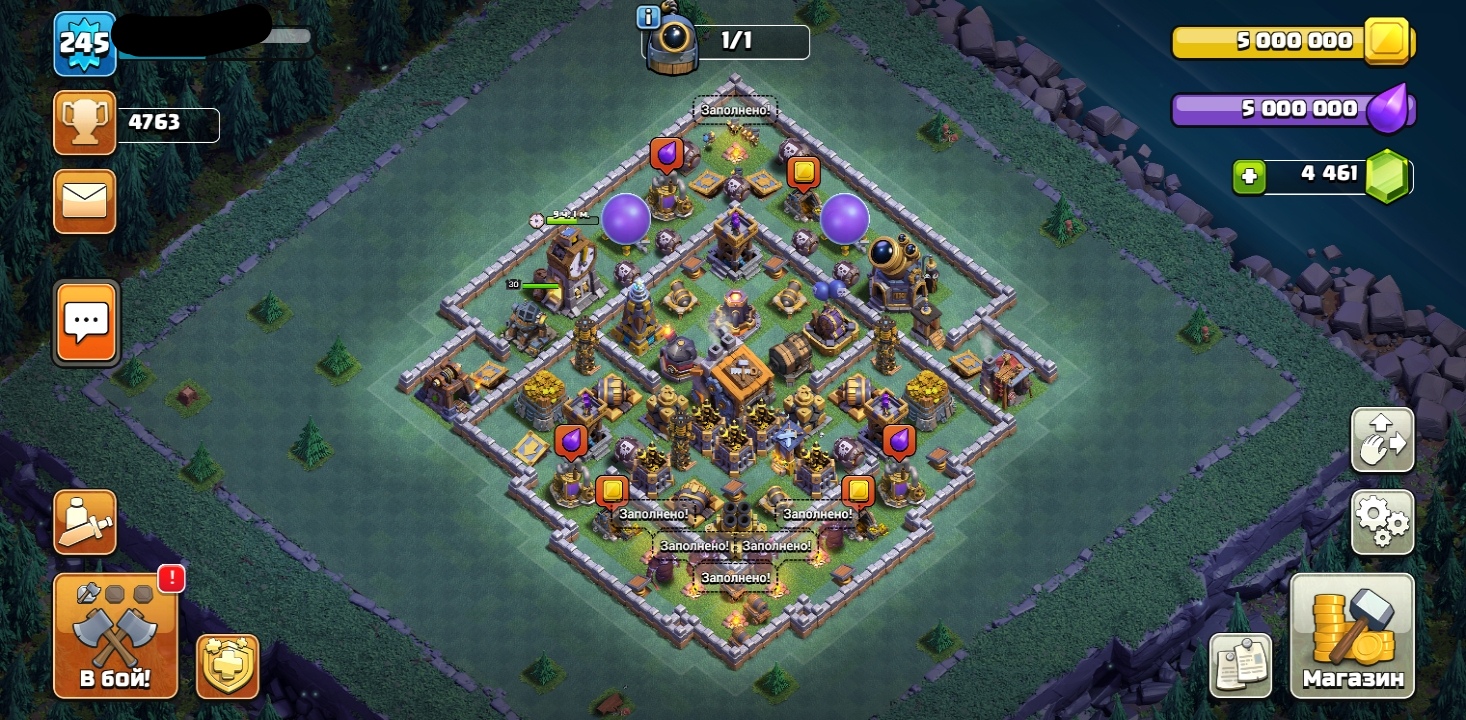
Task: Click the builder info icon
Action: (x=647, y=16)
